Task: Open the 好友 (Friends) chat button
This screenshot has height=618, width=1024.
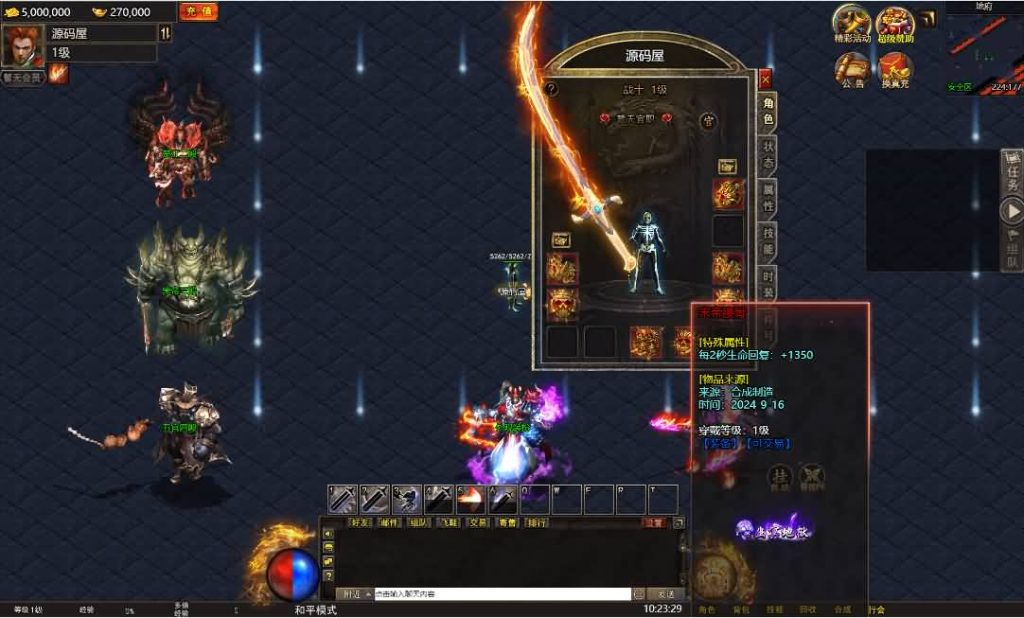Action: point(362,522)
